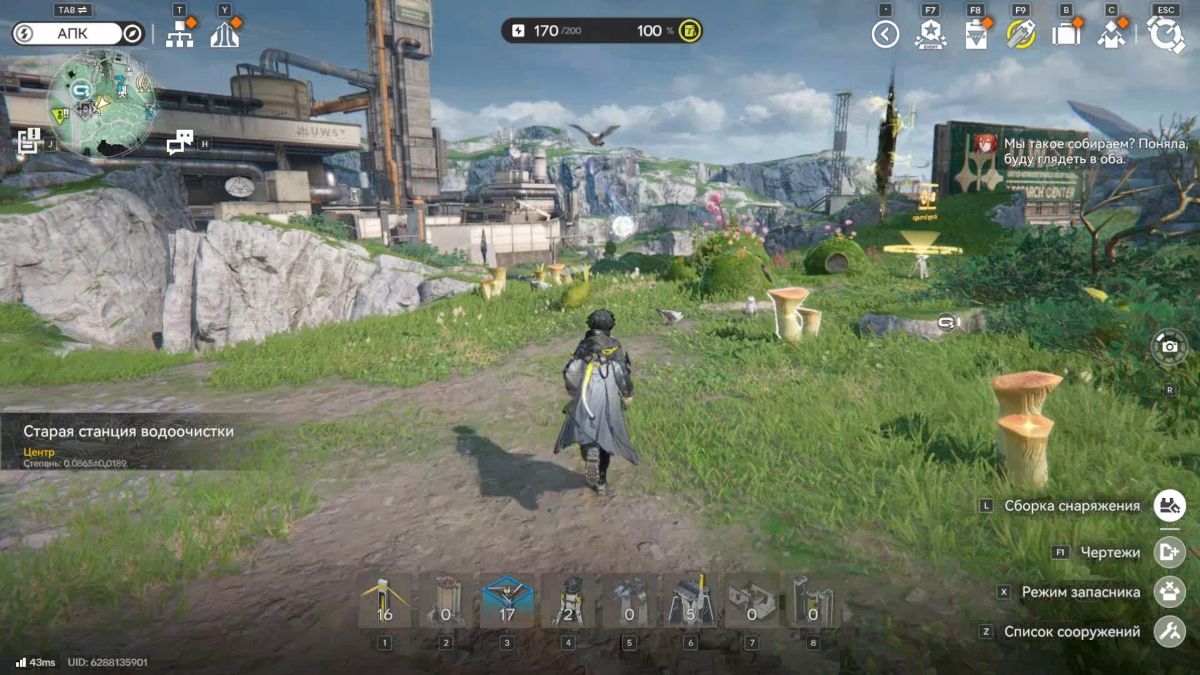The width and height of the screenshot is (1200, 675).
Task: Open Список сооружений
Action: pos(1169,631)
